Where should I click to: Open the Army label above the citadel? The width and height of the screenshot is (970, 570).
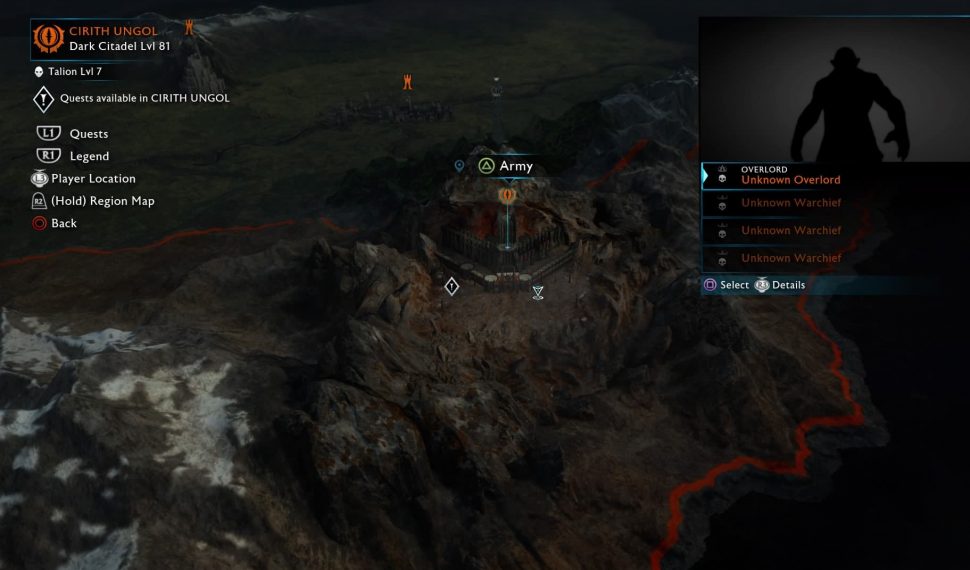505,166
